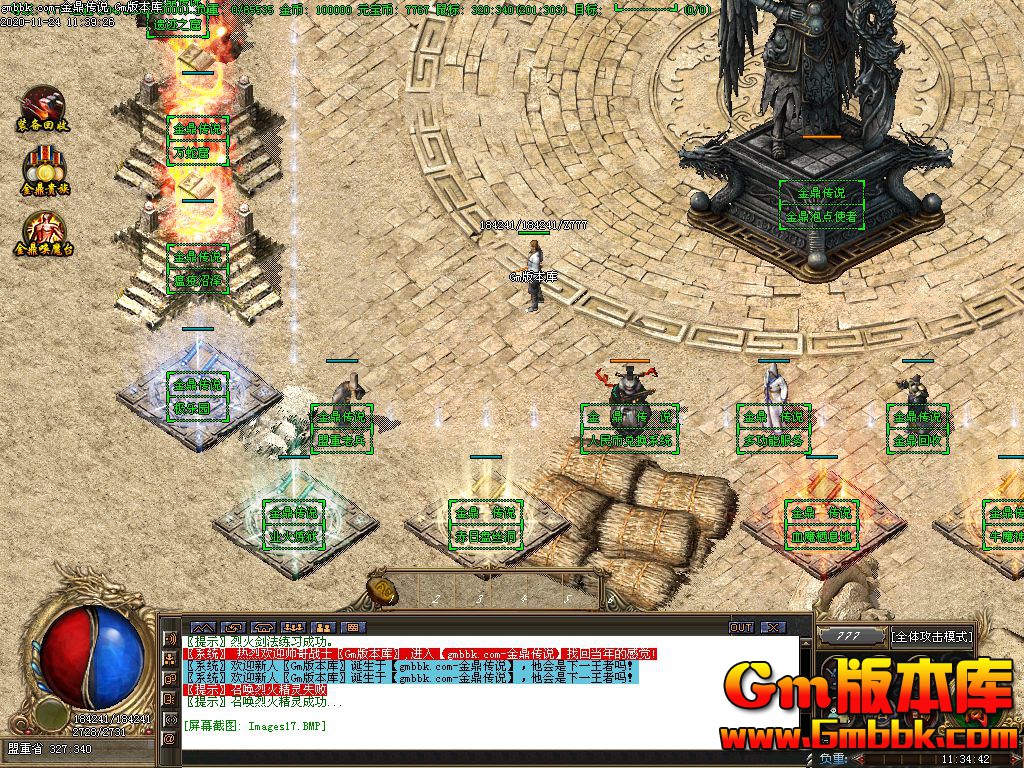This screenshot has height=768, width=1024.
Task: Toggle the speaker icon beside the chat
Action: 169,638
